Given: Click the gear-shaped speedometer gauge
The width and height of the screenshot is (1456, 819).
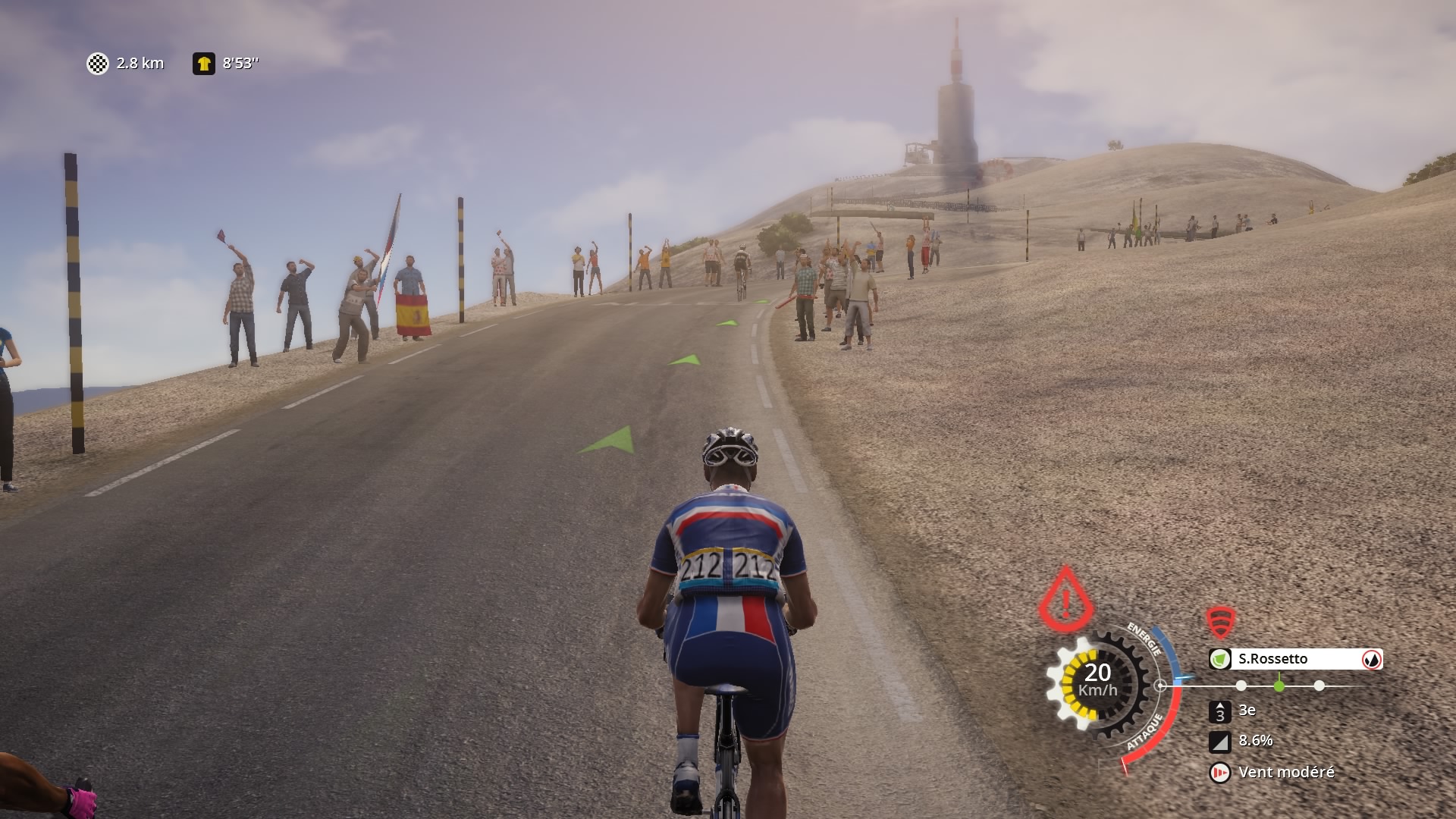Looking at the screenshot, I should click(x=1097, y=681).
